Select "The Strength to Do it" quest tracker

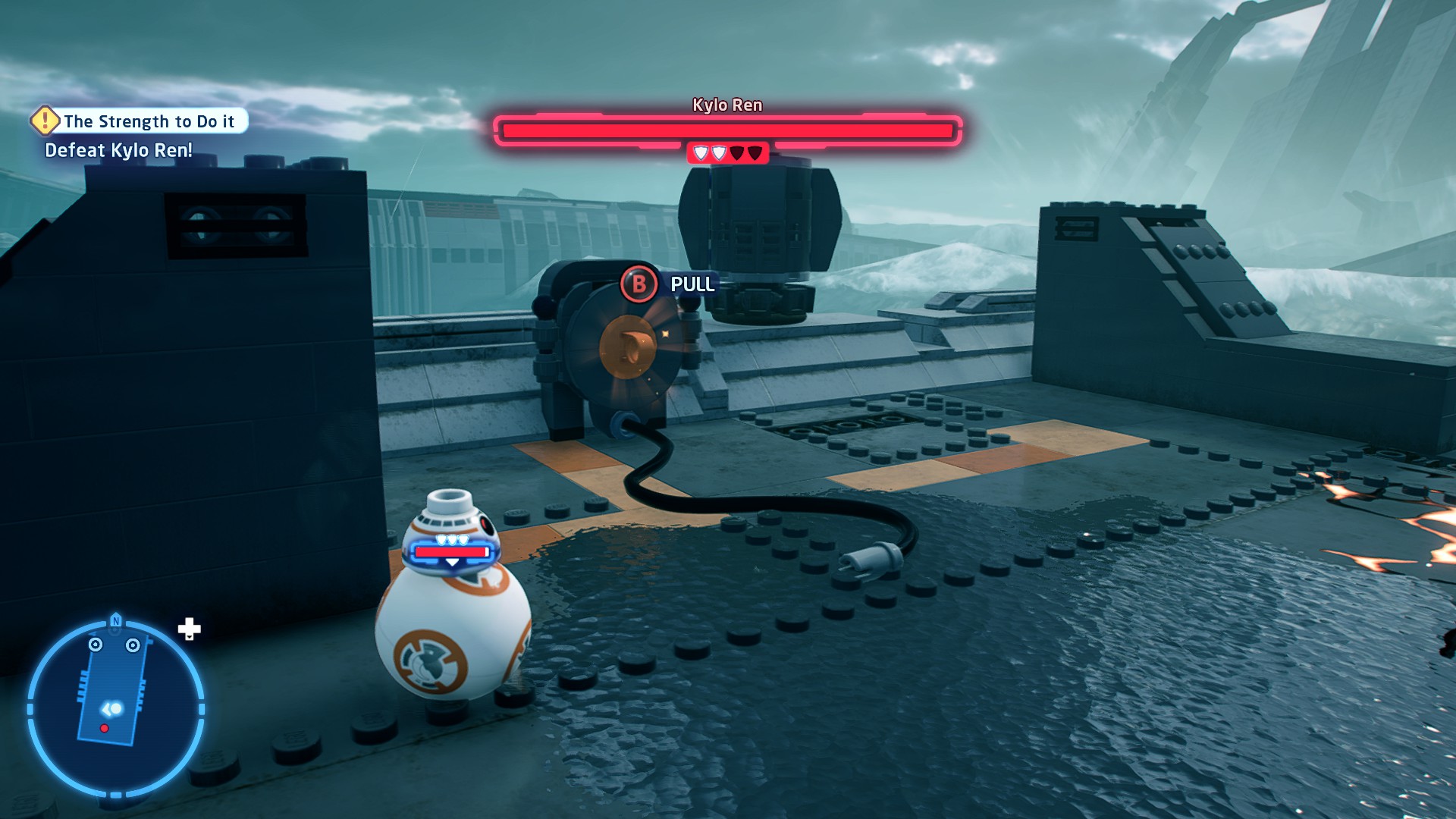pyautogui.click(x=149, y=121)
